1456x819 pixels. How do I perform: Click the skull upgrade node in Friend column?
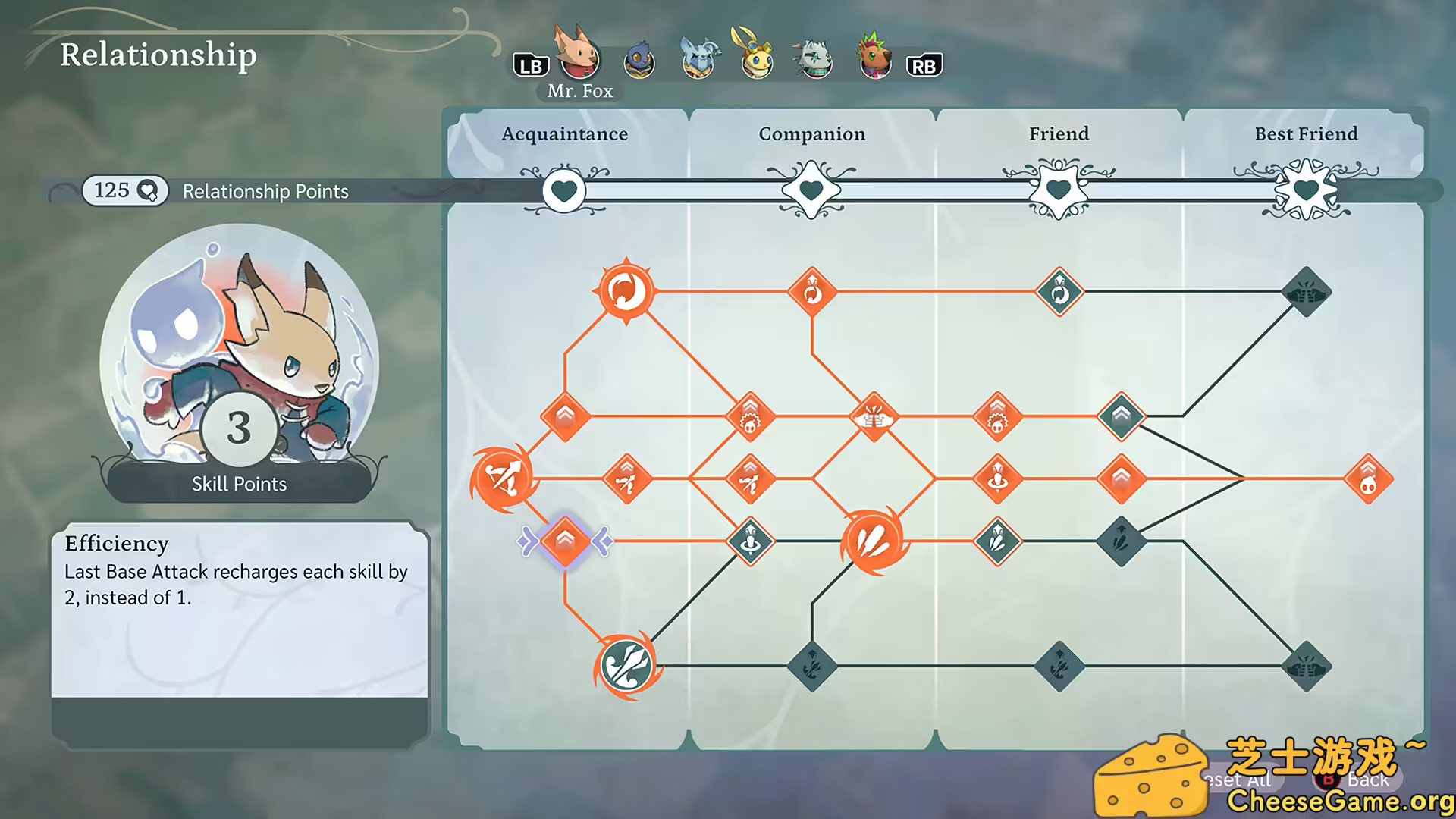coord(999,416)
